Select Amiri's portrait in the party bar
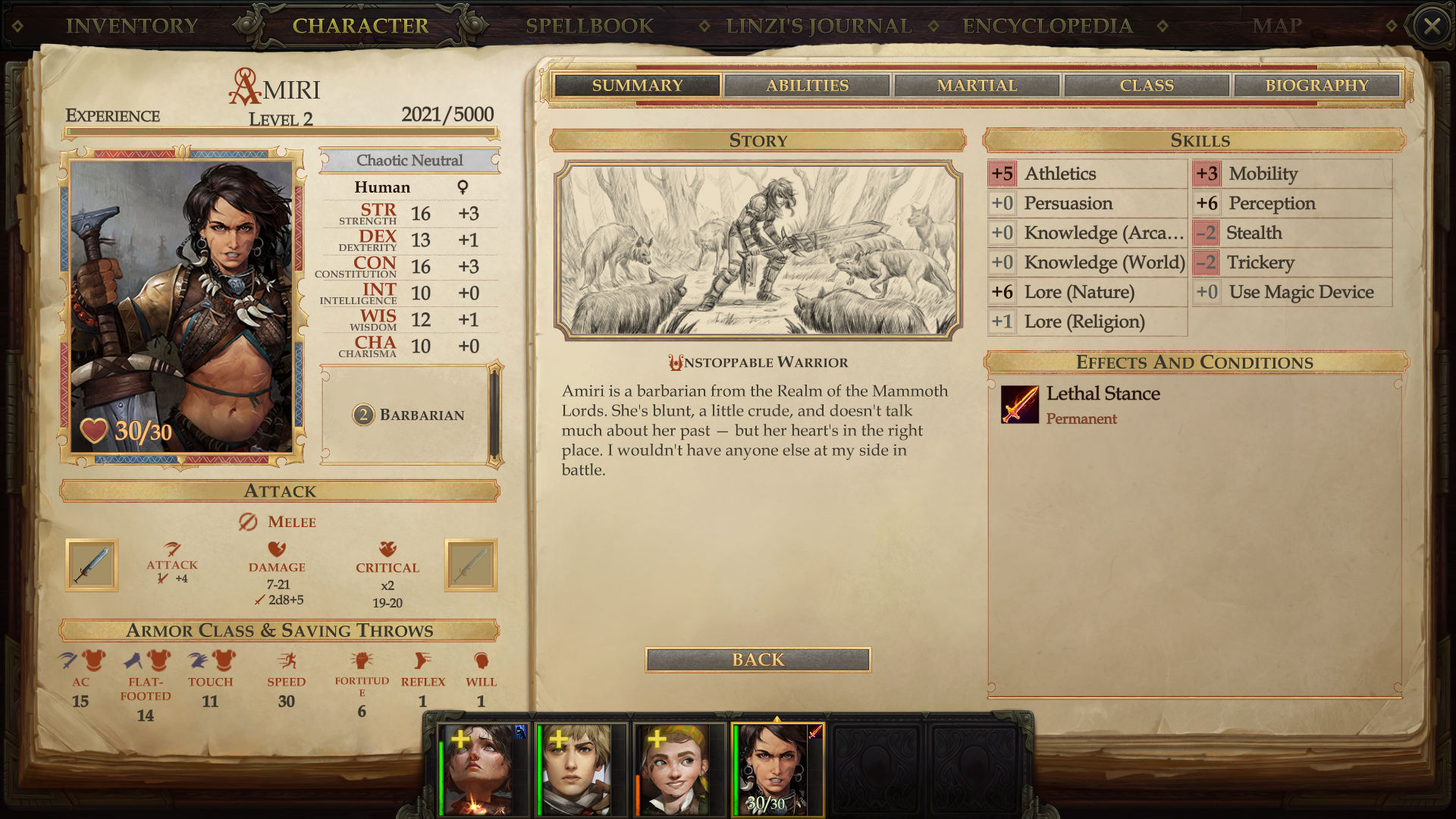 [x=775, y=768]
